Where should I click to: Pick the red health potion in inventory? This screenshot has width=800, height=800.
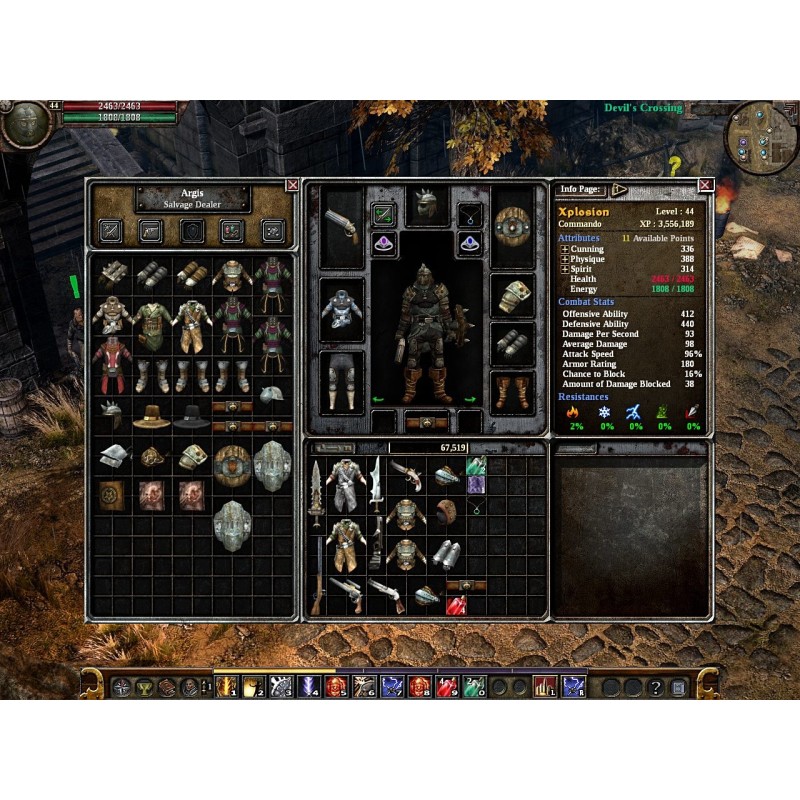[456, 604]
